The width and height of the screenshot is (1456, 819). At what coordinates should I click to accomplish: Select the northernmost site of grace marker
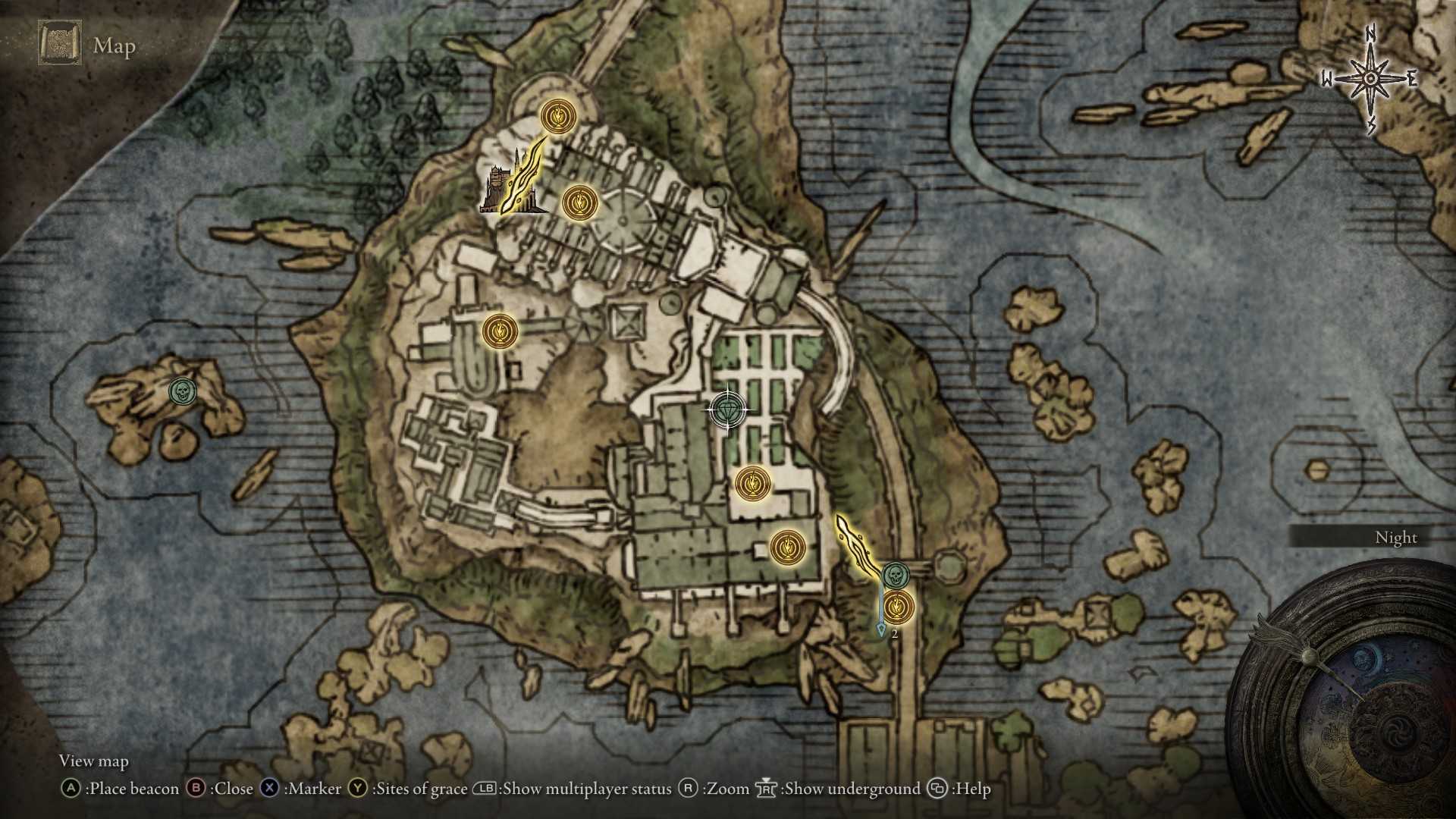(558, 117)
